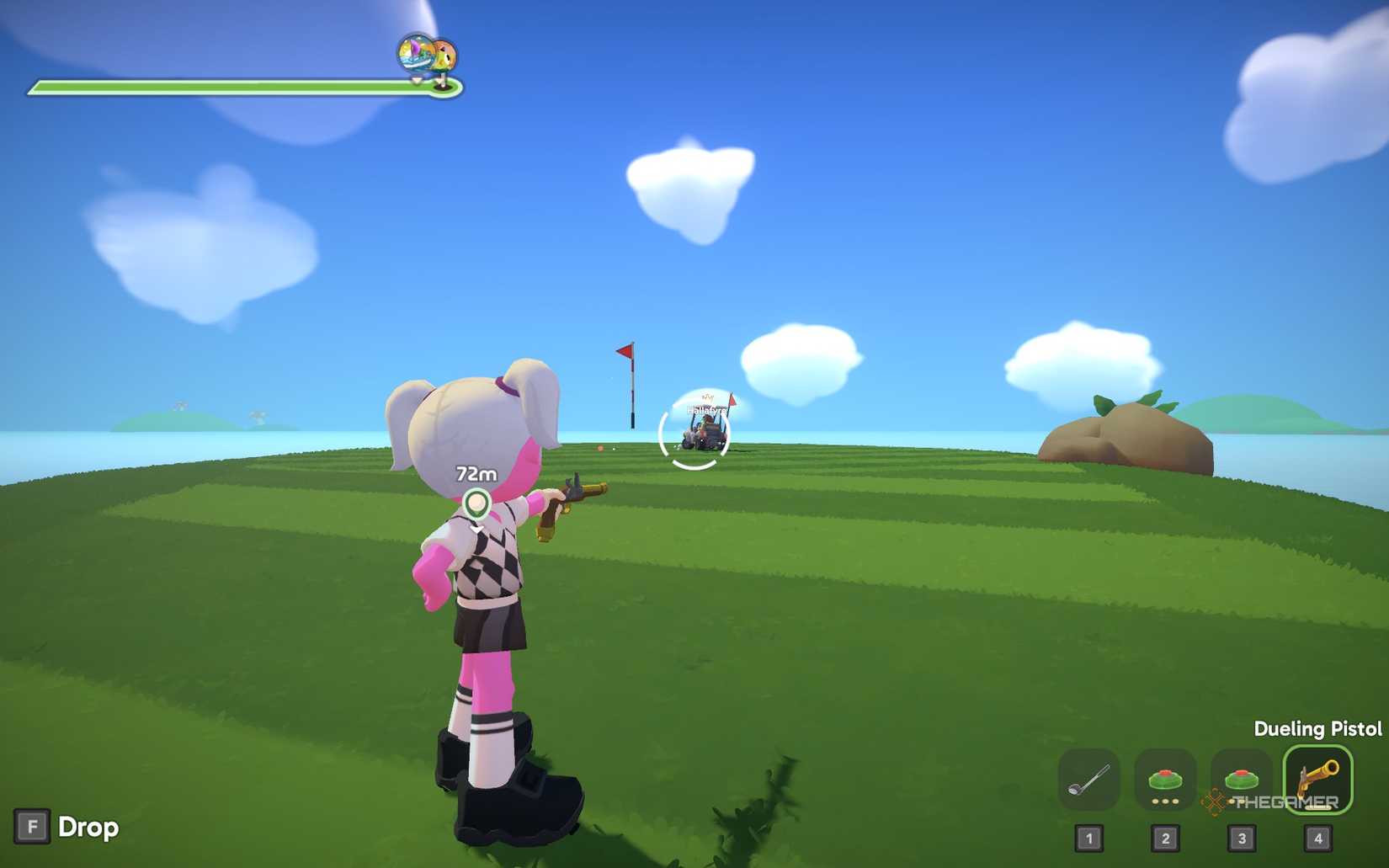Select the land mine in hotbar slot 3

coord(1243,779)
